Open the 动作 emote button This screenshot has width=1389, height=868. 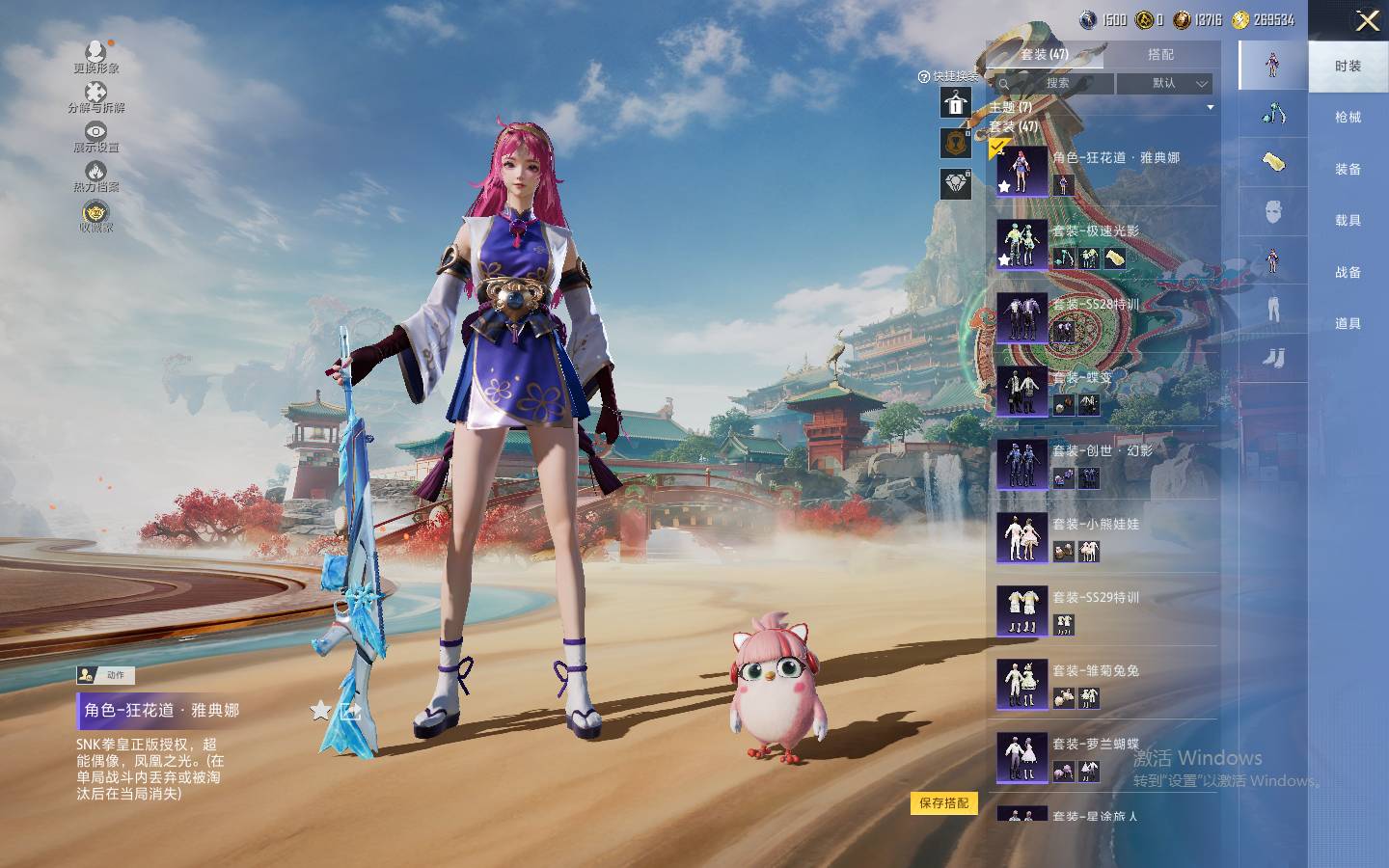click(x=106, y=675)
